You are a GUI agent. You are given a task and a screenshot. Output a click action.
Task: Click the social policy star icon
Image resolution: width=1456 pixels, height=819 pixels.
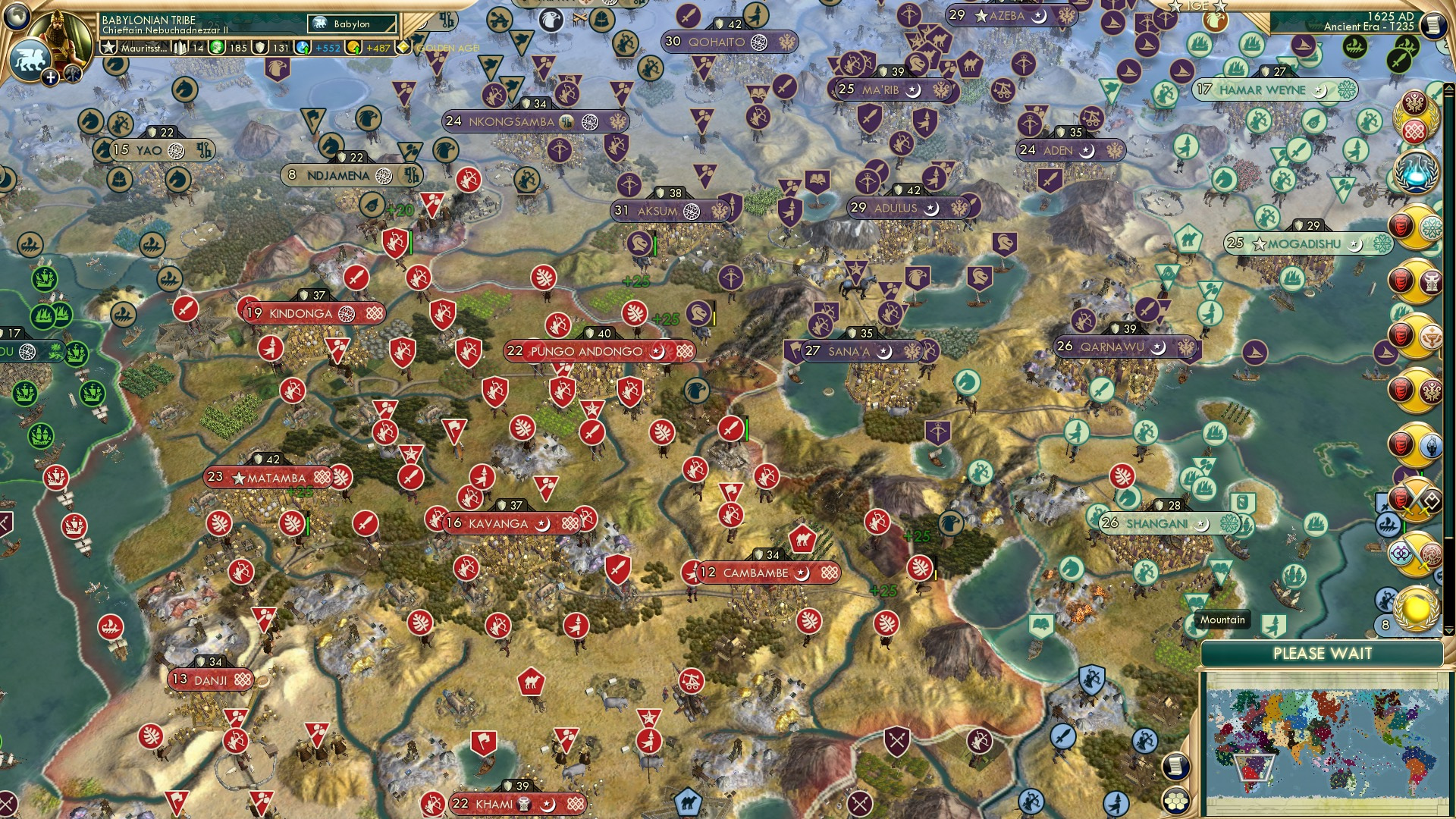(x=108, y=46)
